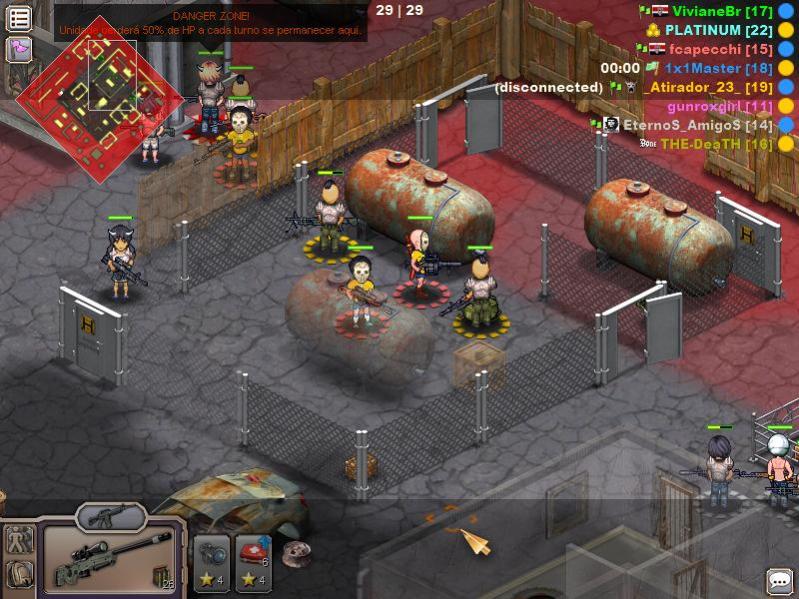
Task: Open the list menu button
Action: click(20, 19)
